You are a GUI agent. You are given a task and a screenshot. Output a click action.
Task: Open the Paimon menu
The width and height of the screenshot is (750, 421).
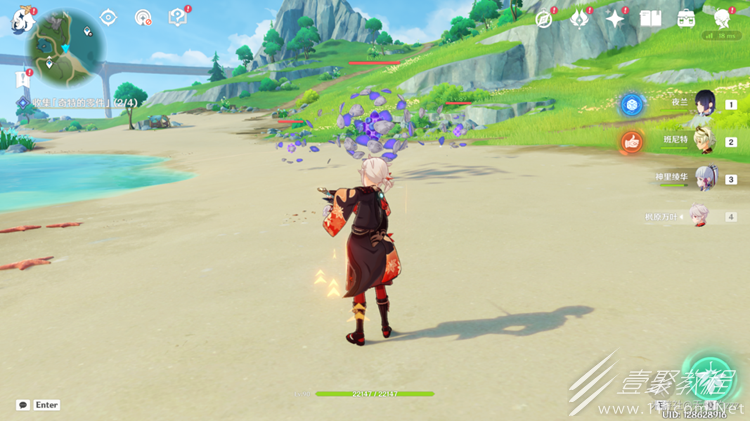tap(23, 20)
